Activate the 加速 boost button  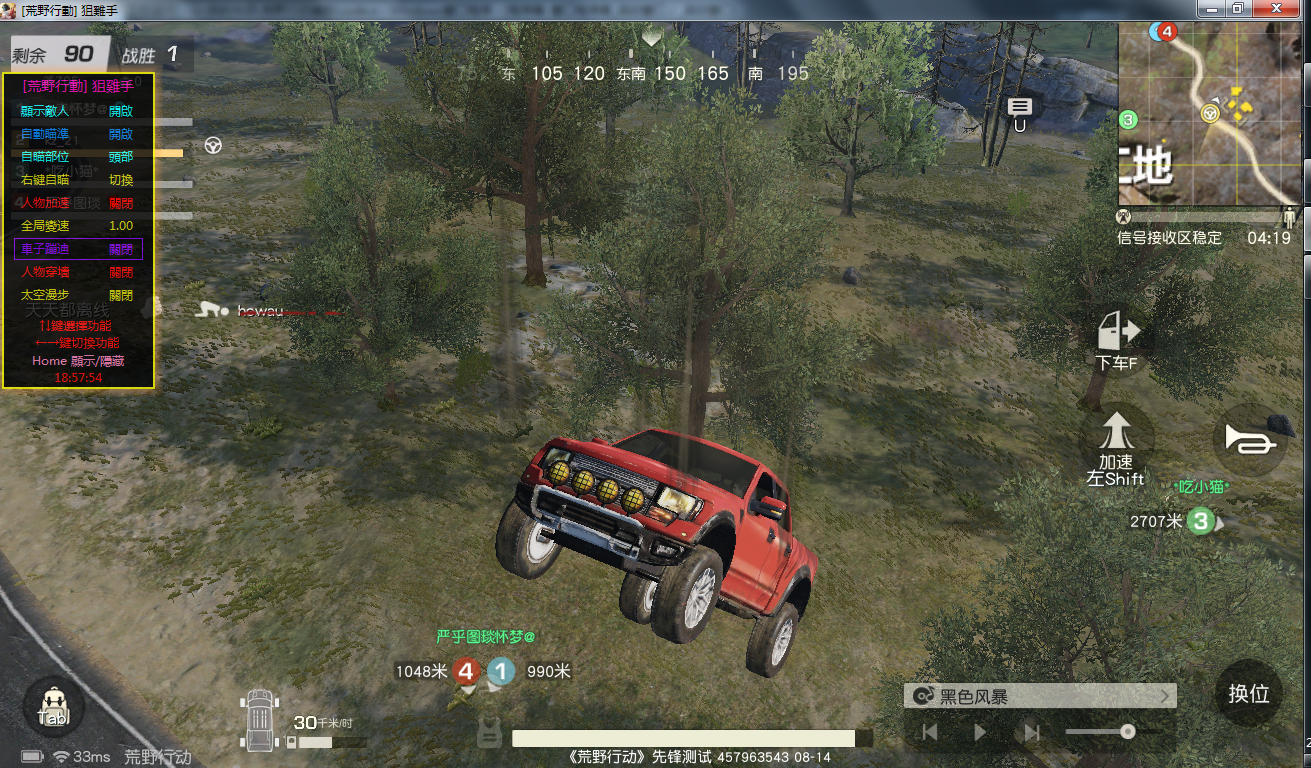point(1116,443)
